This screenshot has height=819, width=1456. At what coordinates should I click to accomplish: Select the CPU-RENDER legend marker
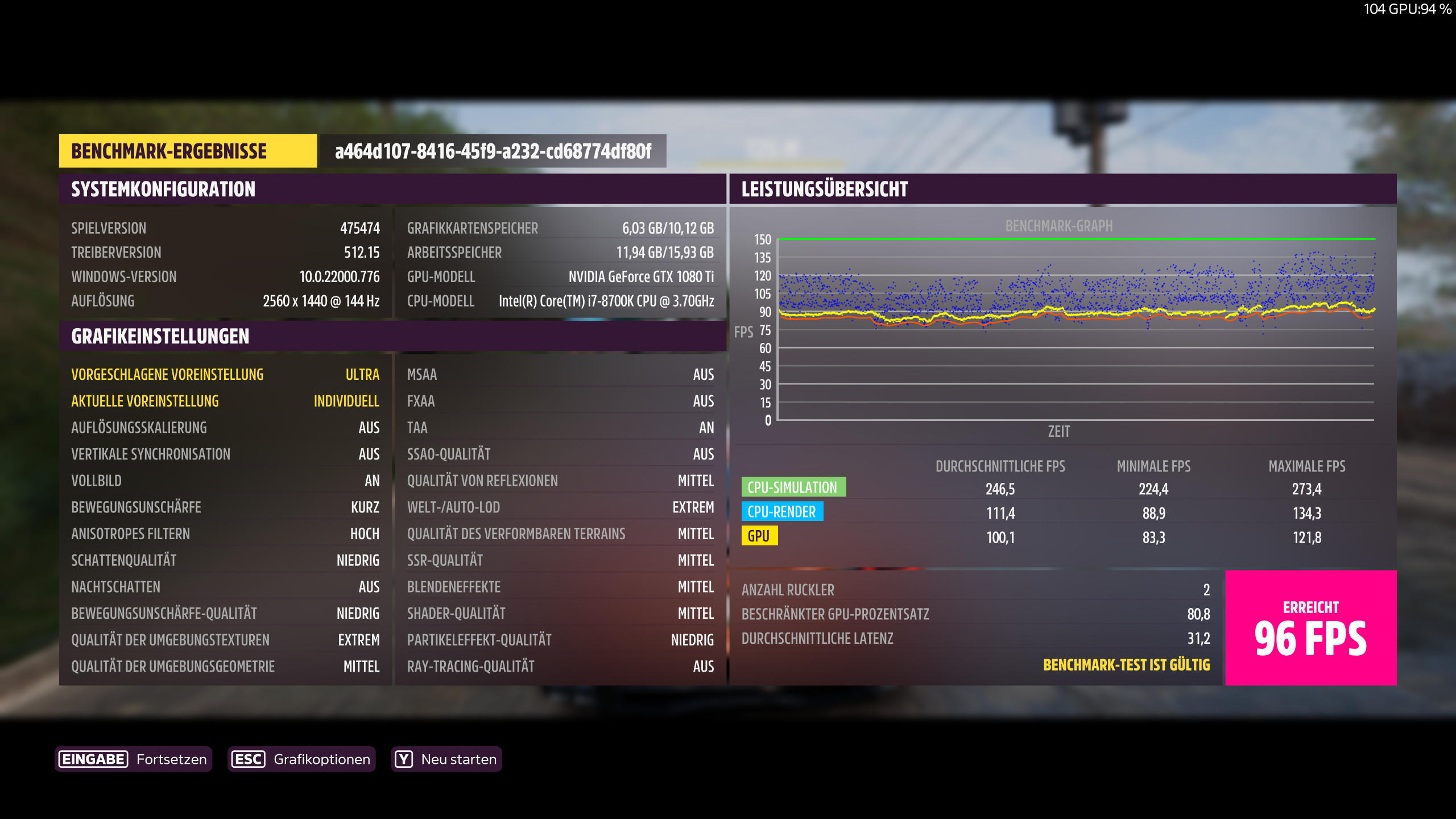pyautogui.click(x=781, y=512)
